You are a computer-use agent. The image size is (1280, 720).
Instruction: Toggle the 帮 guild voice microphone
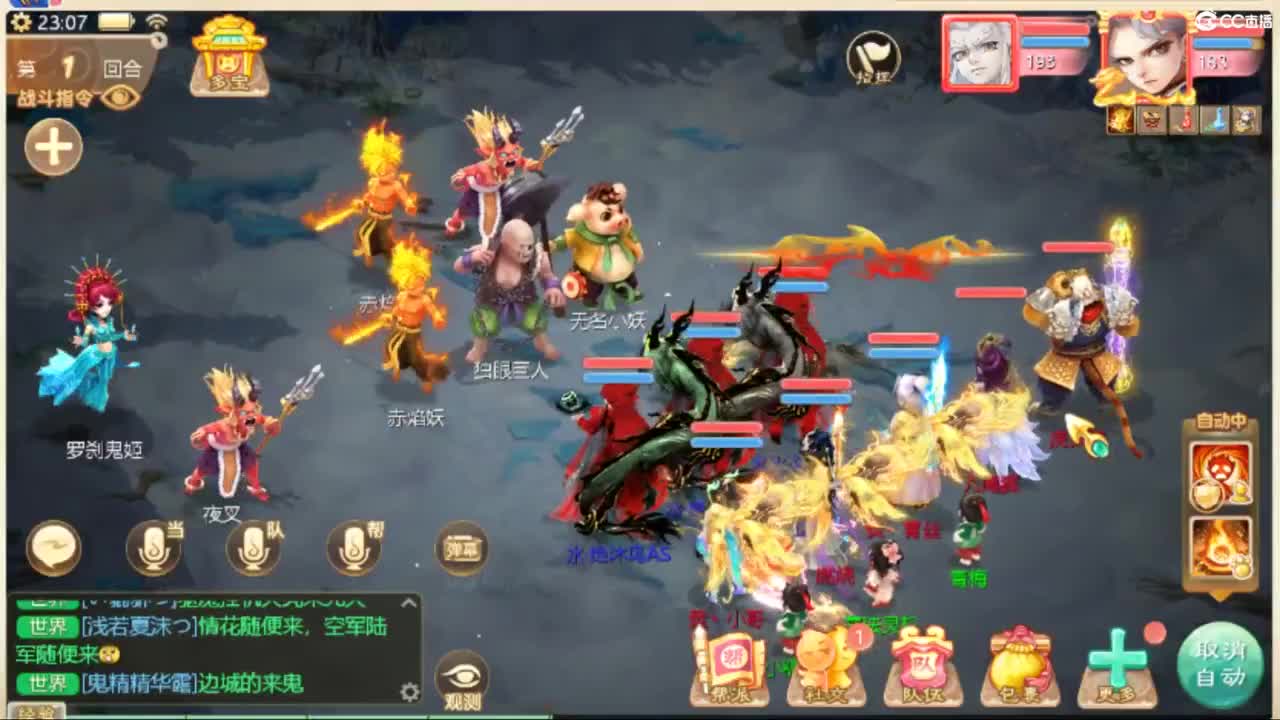[352, 548]
